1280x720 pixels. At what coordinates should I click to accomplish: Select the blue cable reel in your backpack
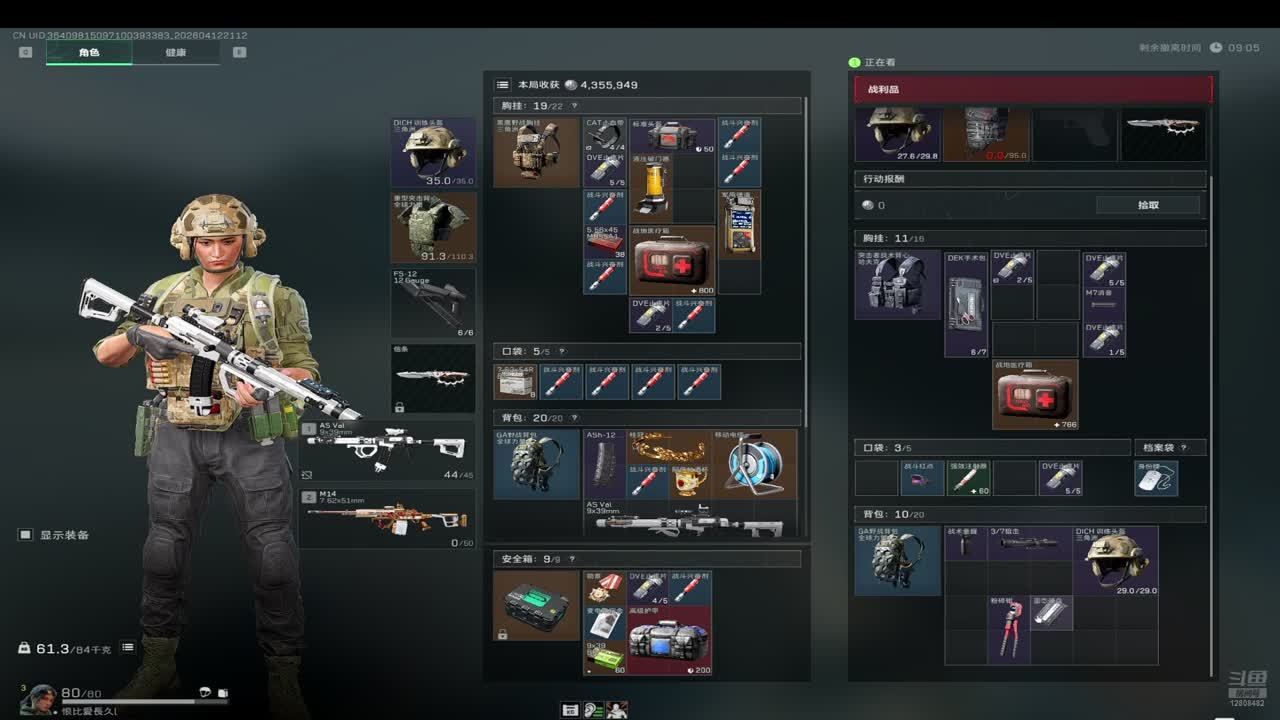pyautogui.click(x=754, y=464)
